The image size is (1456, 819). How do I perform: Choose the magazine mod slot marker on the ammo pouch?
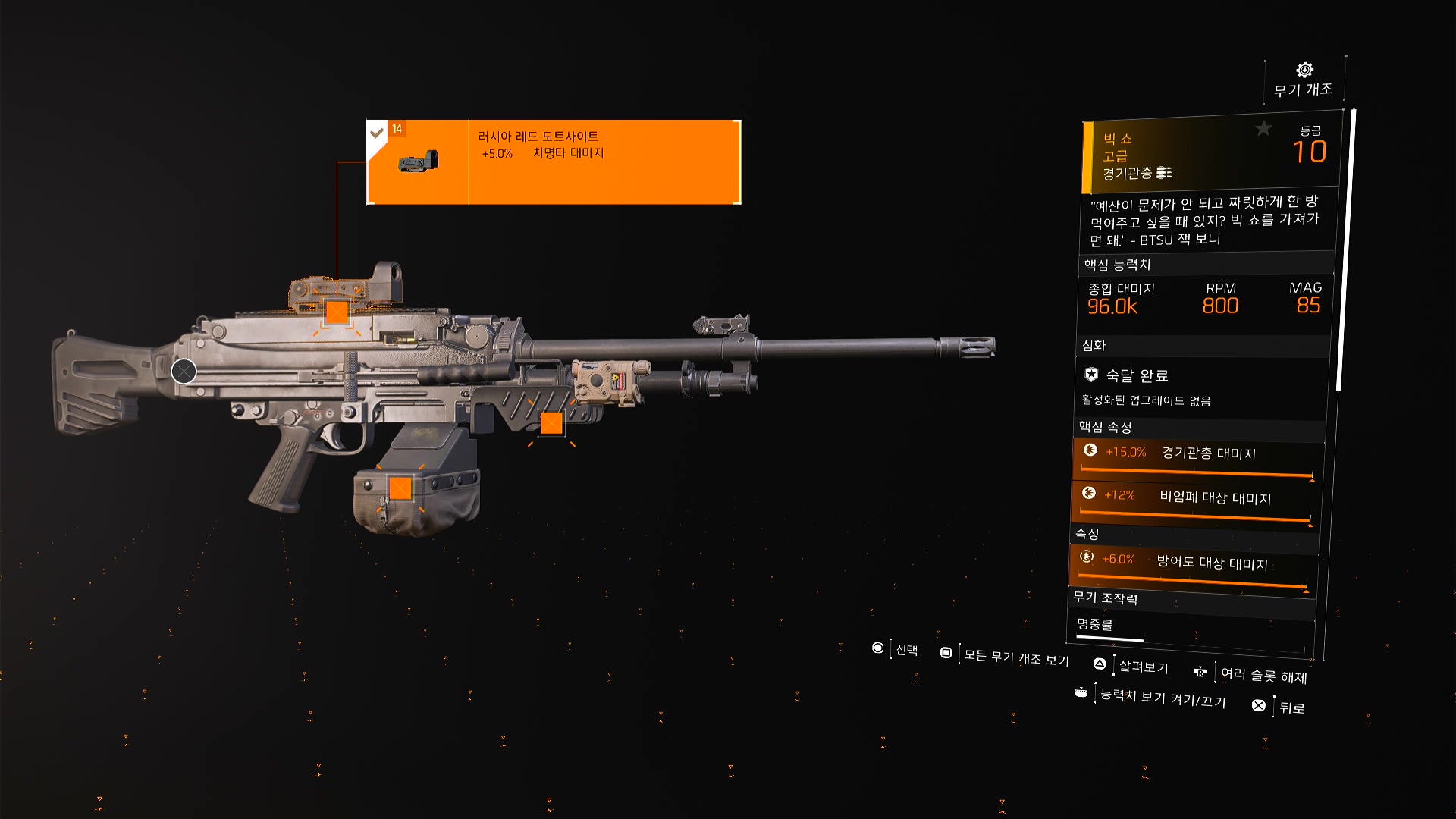[400, 488]
